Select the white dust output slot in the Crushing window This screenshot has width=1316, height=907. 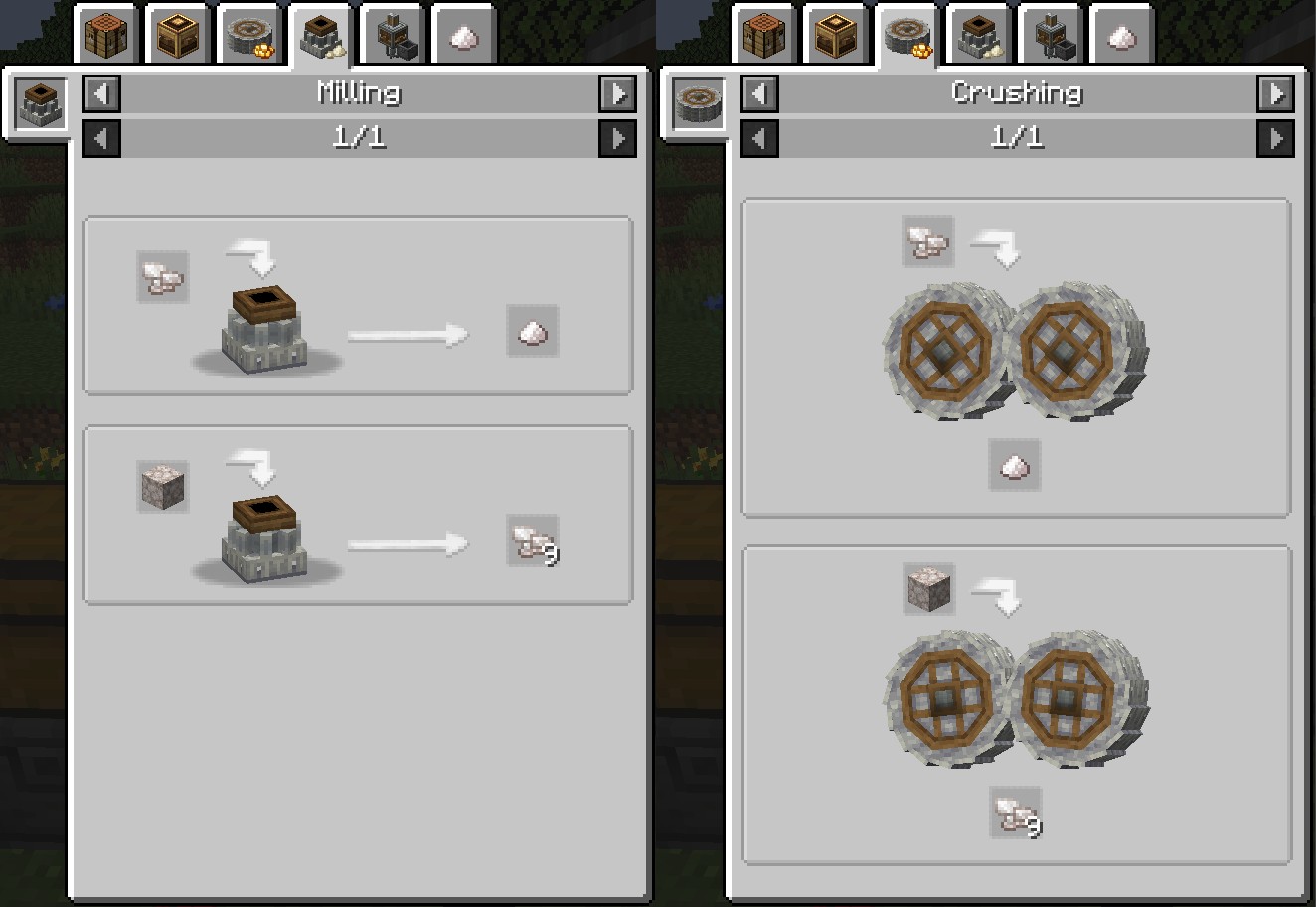[1015, 465]
